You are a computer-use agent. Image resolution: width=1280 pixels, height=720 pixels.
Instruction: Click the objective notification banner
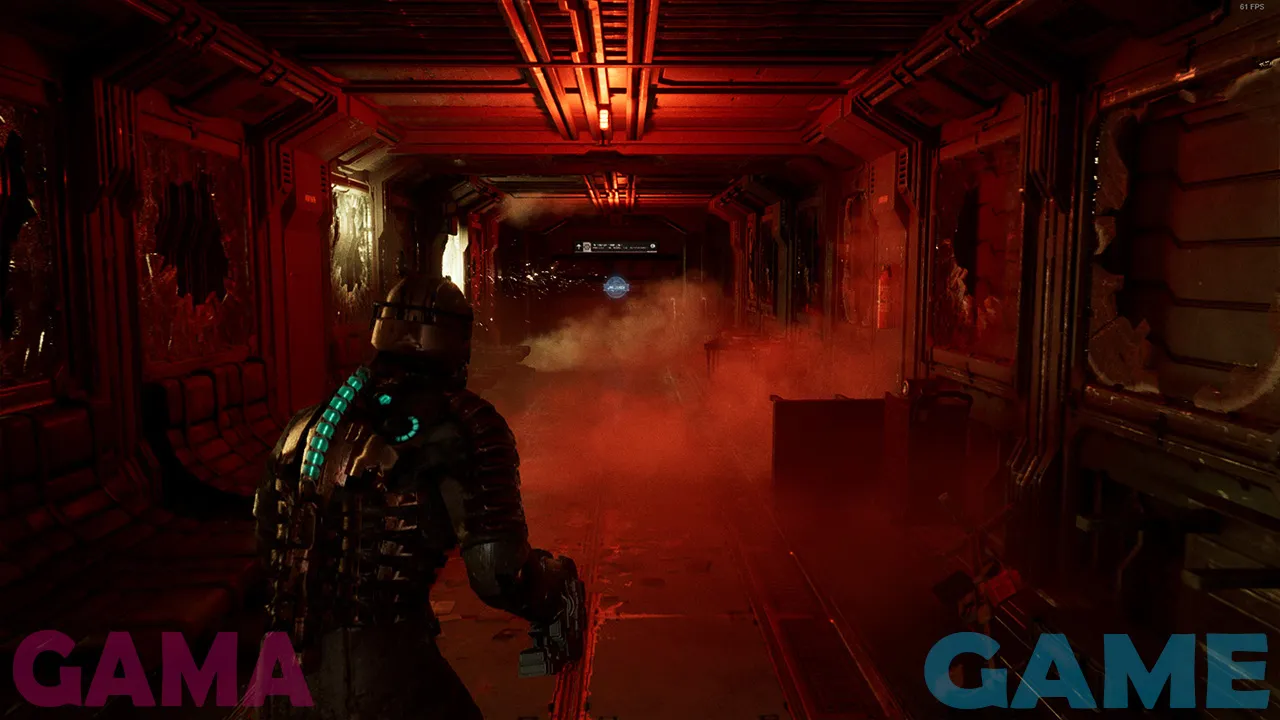pos(616,247)
